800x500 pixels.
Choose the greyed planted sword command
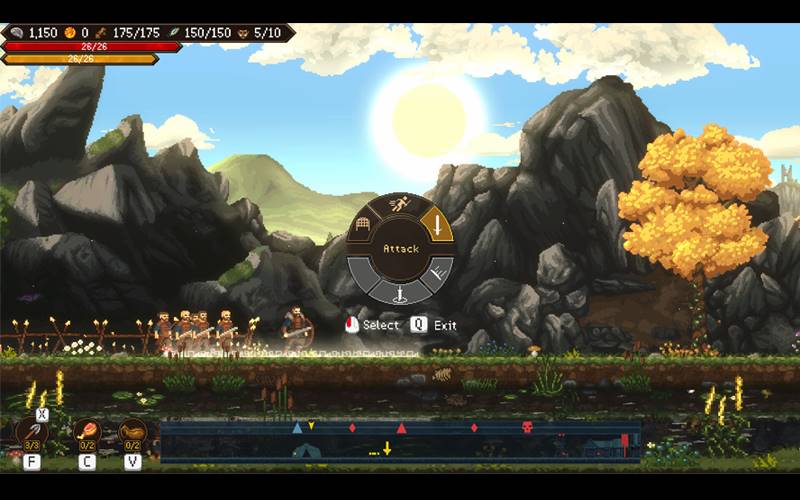pyautogui.click(x=400, y=292)
